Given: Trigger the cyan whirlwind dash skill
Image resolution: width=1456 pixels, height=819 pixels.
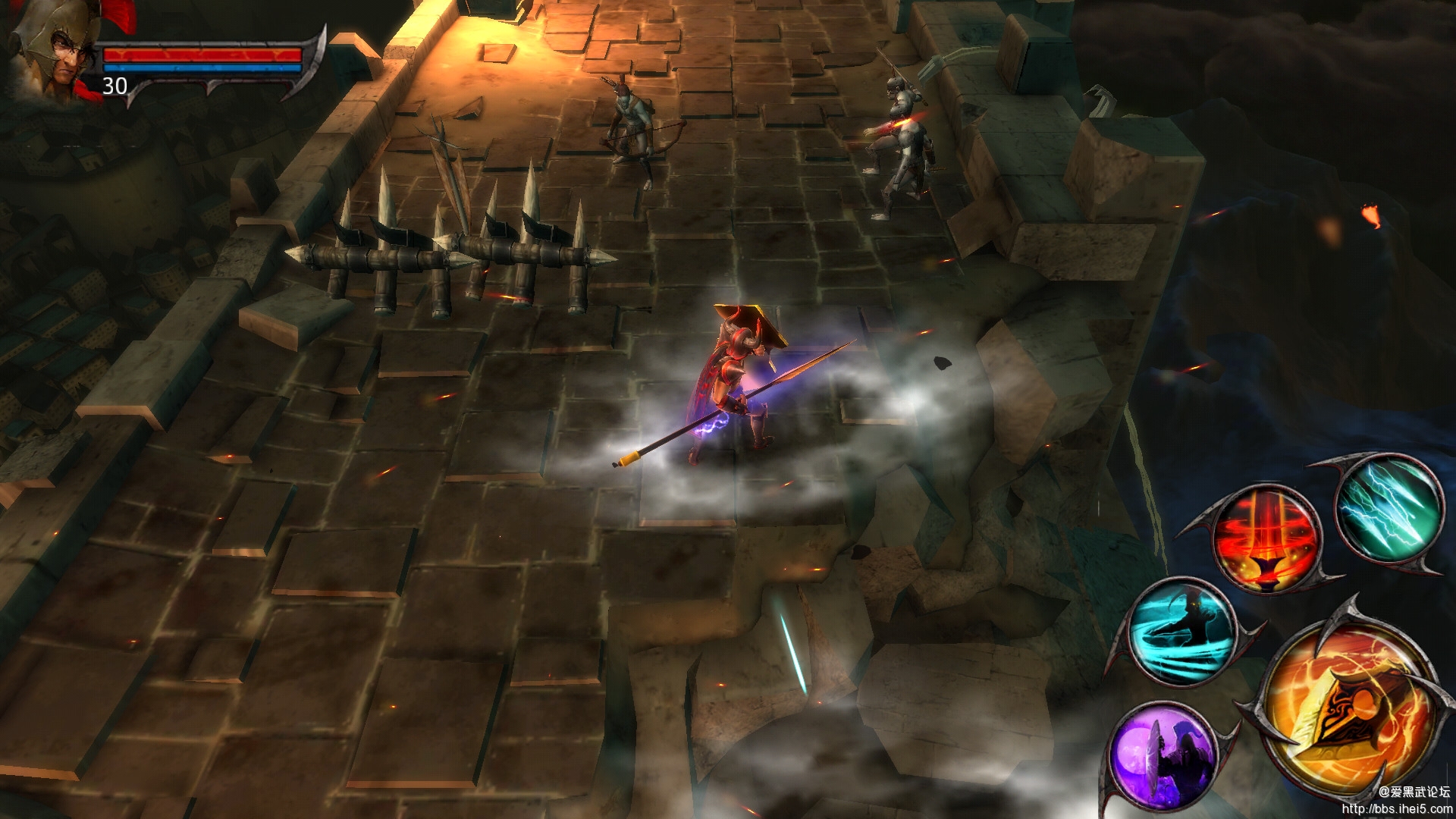Looking at the screenshot, I should point(1181,631).
